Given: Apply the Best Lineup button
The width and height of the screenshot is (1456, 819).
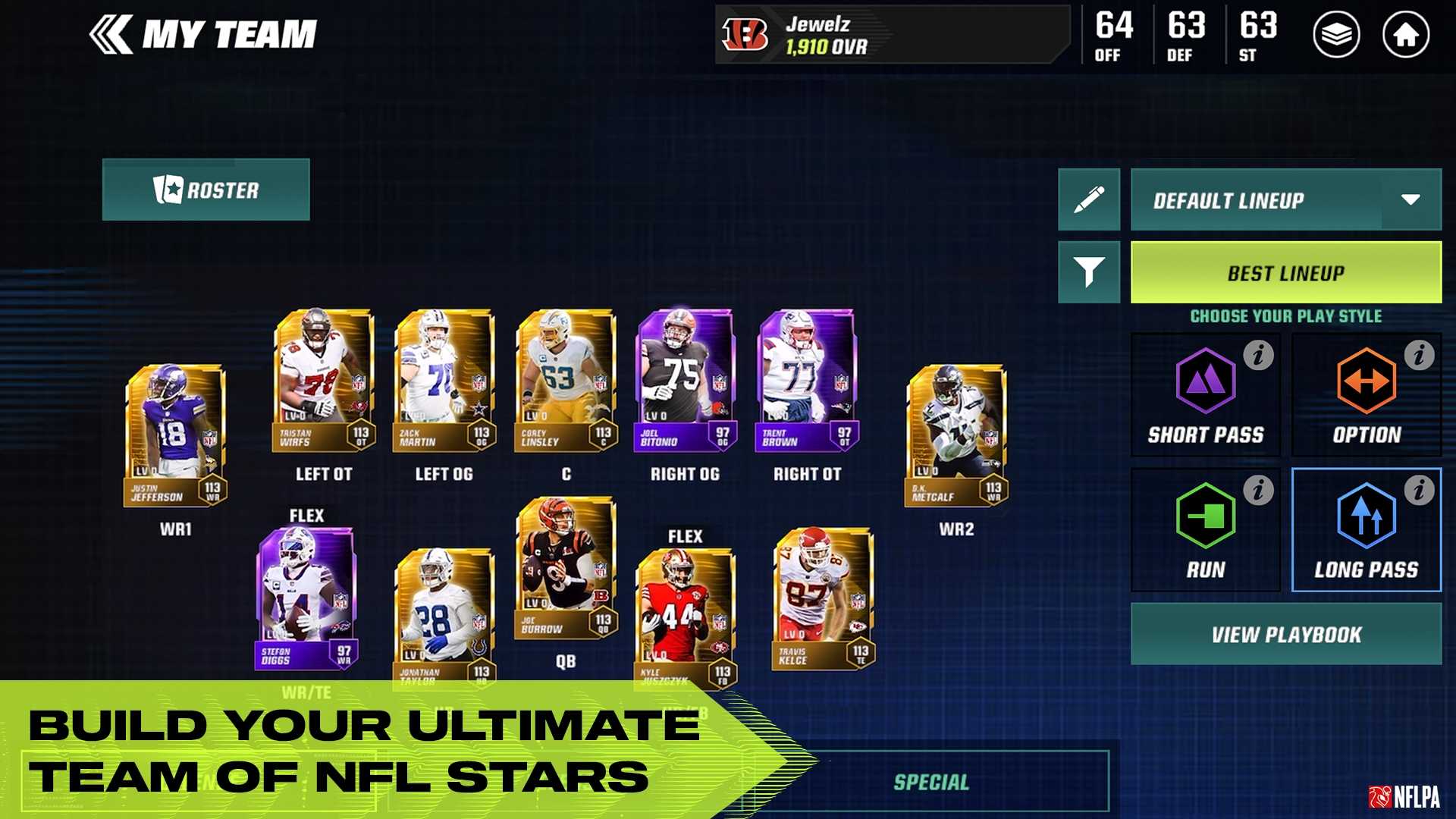Looking at the screenshot, I should point(1285,273).
